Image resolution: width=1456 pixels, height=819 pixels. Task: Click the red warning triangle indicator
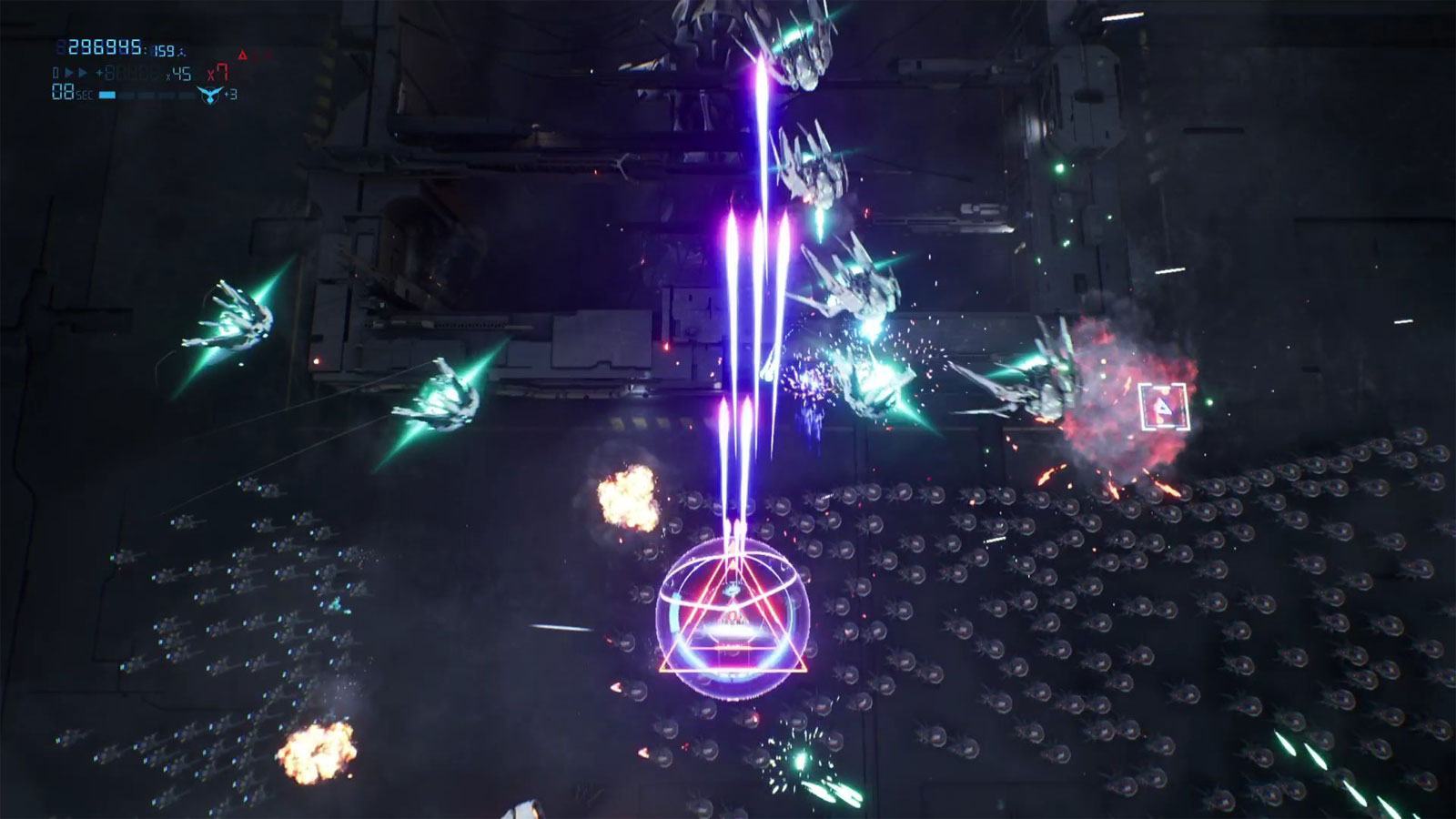pos(243,56)
